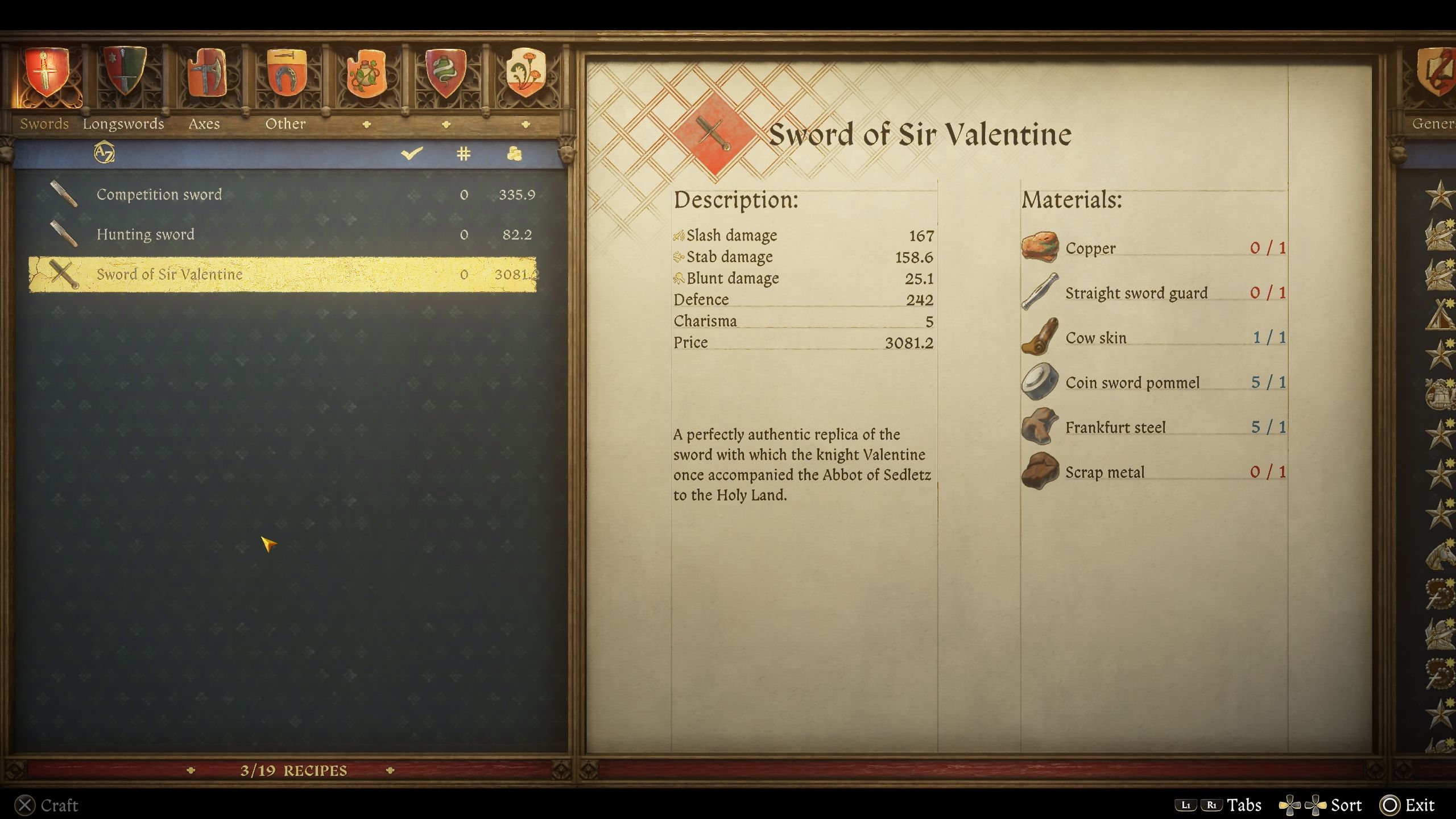Select the Competition sword recipe
The image size is (1456, 819).
click(160, 194)
